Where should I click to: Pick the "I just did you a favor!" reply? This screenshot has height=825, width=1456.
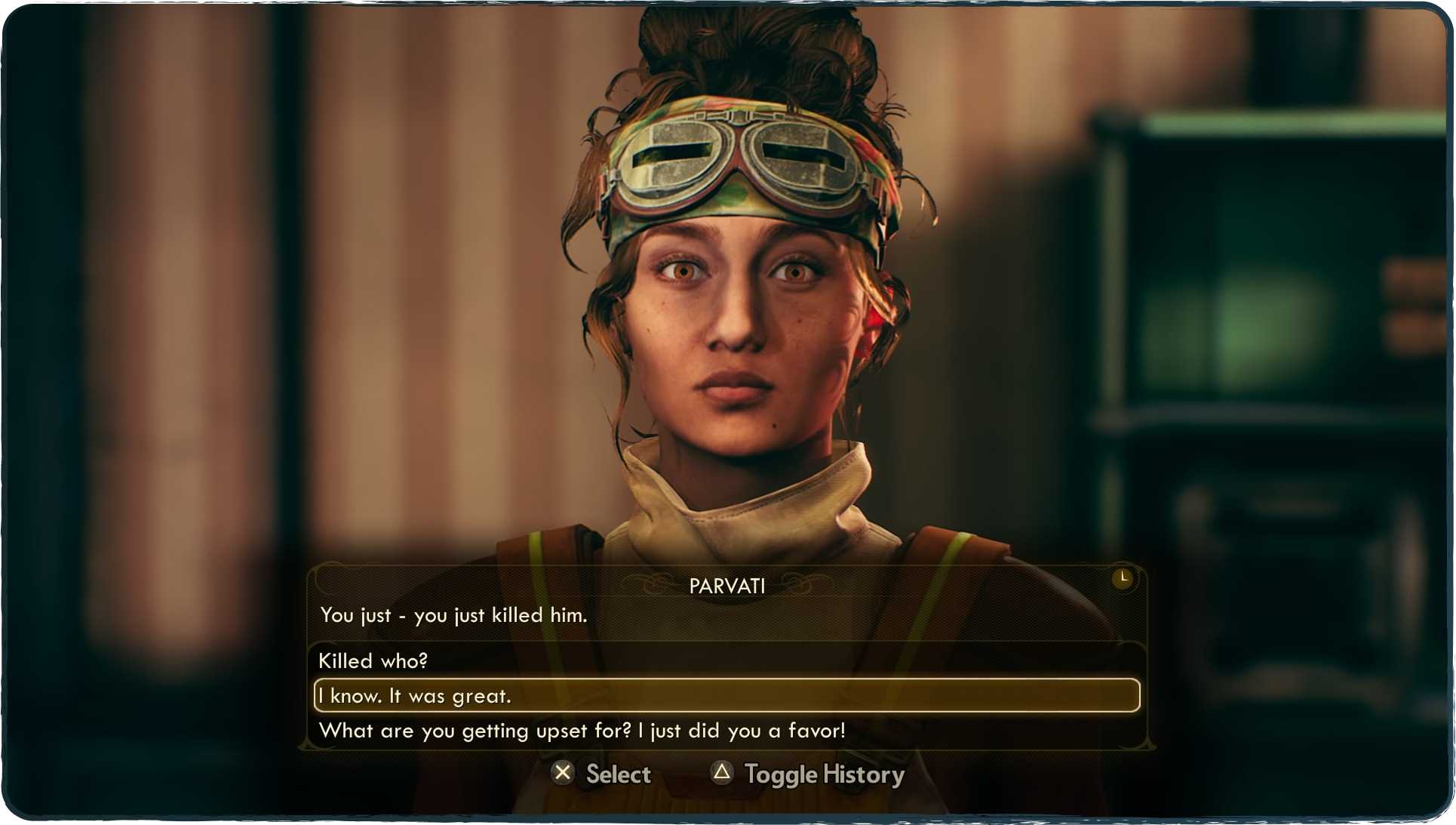582,731
